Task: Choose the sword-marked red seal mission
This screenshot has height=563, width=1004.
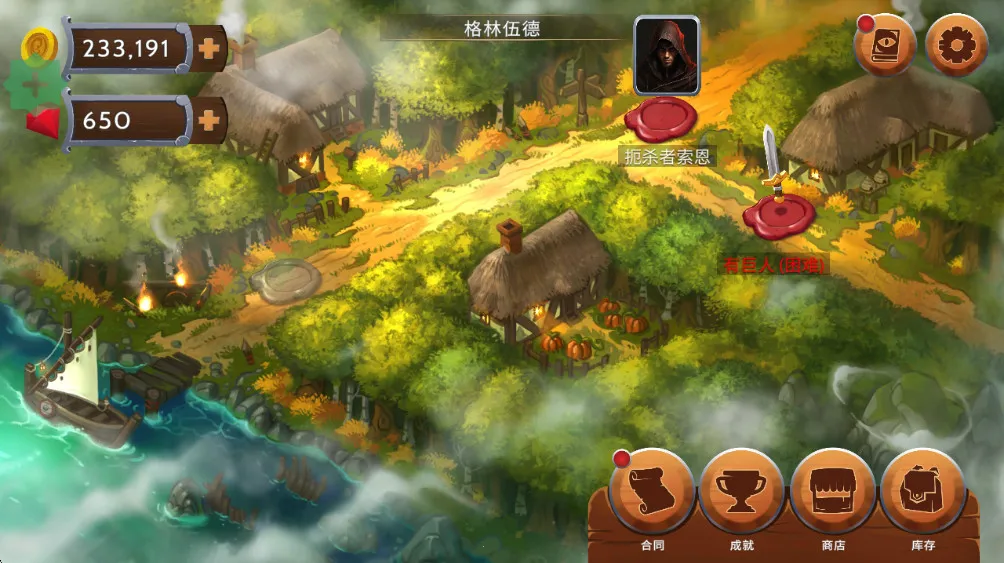Action: point(778,214)
